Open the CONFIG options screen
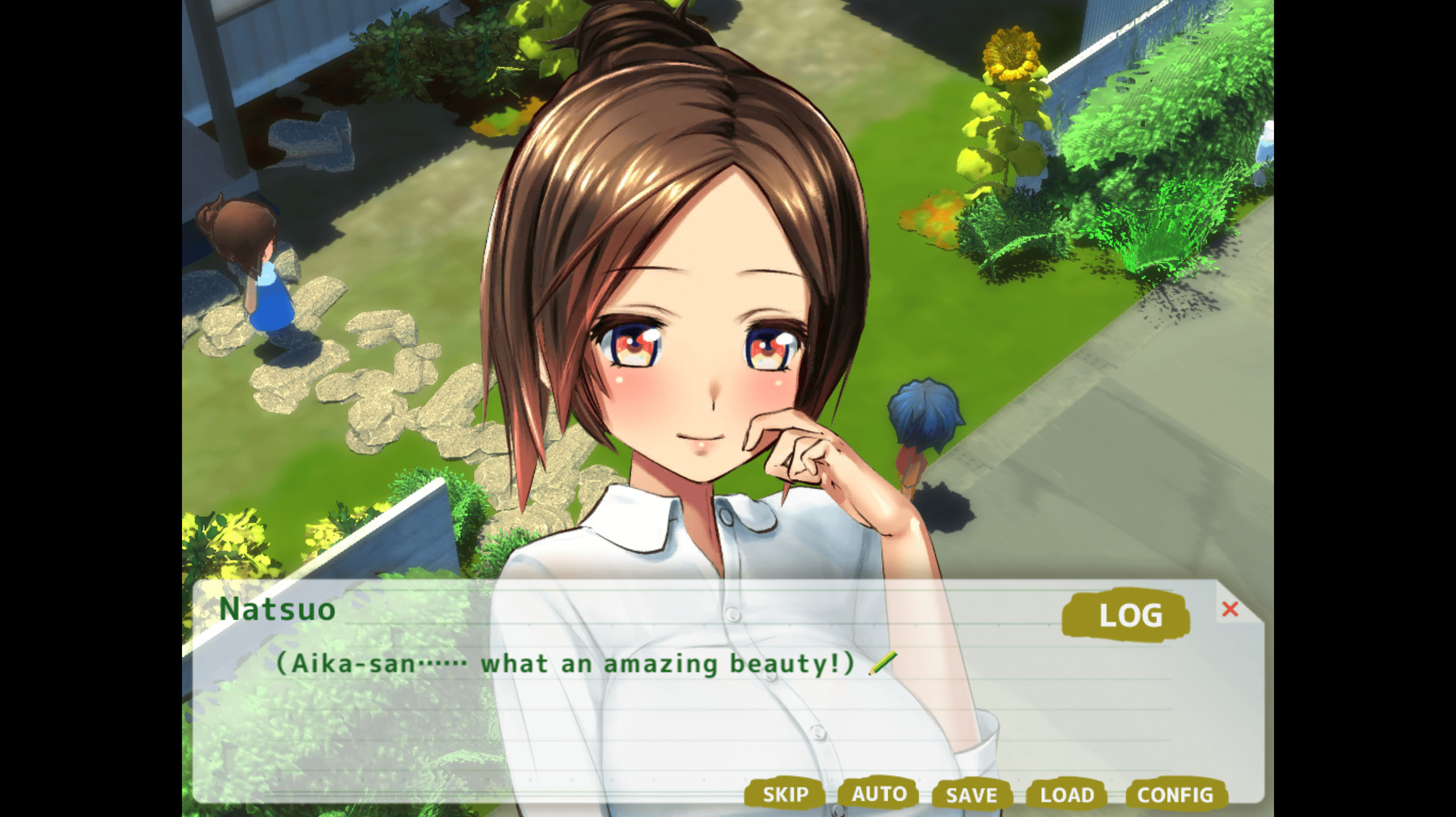Screen dimensions: 1456x817 pyautogui.click(x=1175, y=795)
